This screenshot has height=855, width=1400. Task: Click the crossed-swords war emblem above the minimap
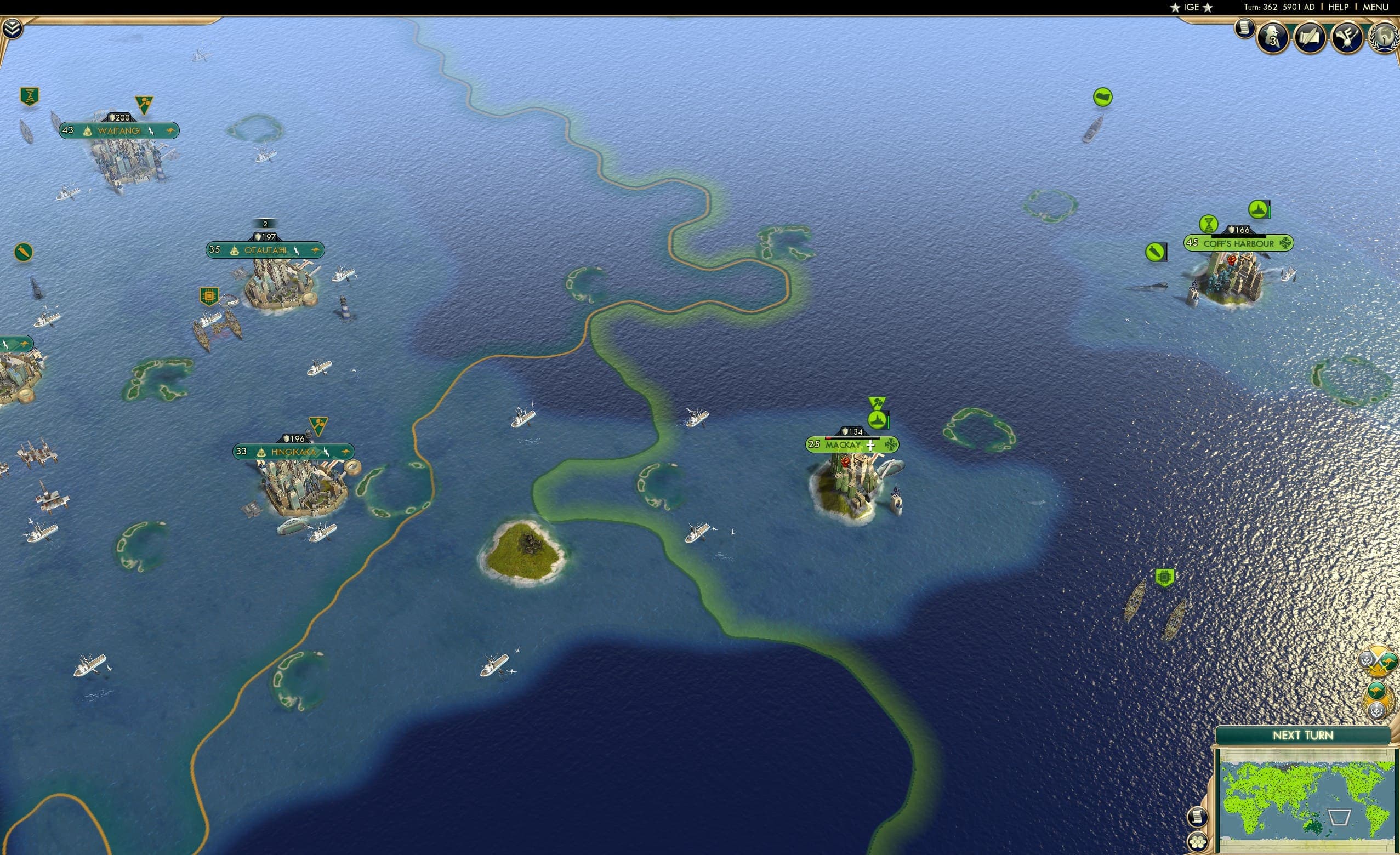click(1378, 659)
